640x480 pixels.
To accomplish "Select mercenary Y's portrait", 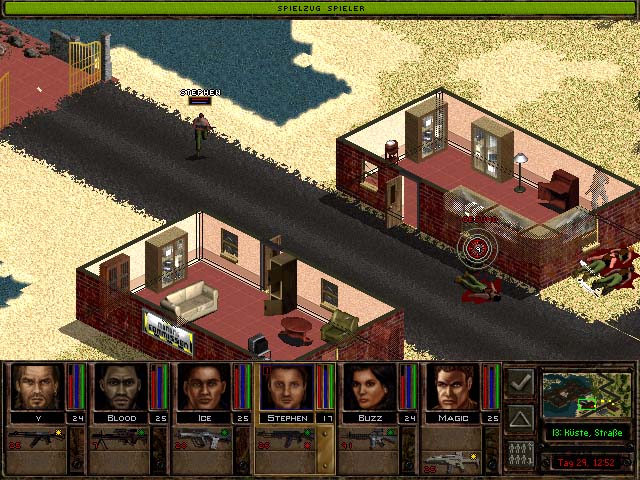I will pos(38,387).
